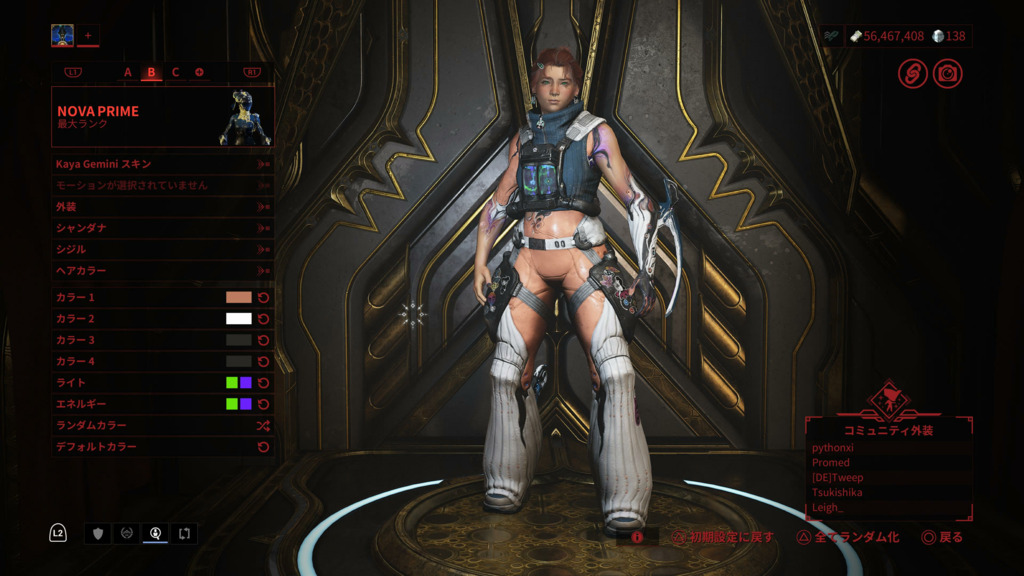Viewport: 1024px width, 576px height.
Task: Change the カラー 2 white swatch
Action: pos(239,319)
